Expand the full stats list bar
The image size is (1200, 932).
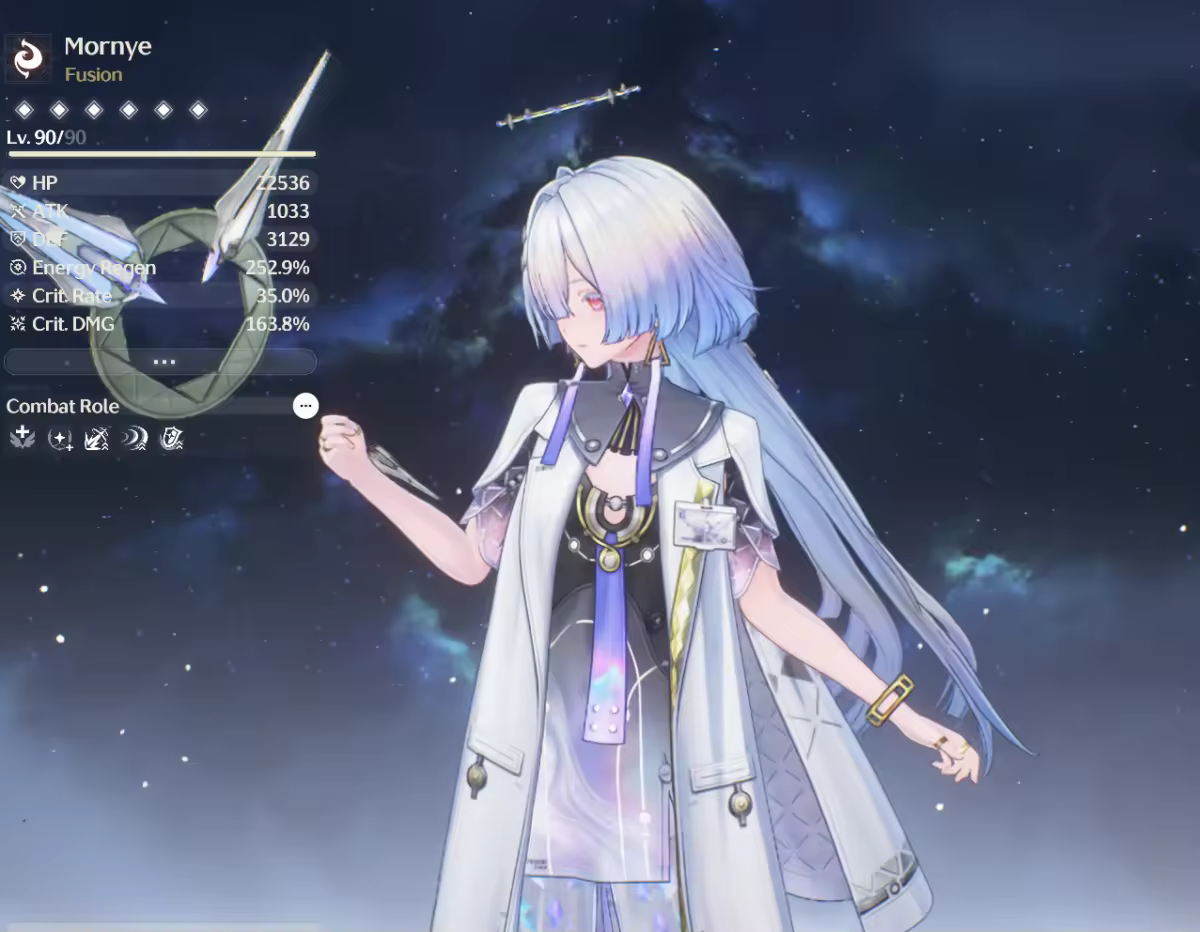pos(161,361)
